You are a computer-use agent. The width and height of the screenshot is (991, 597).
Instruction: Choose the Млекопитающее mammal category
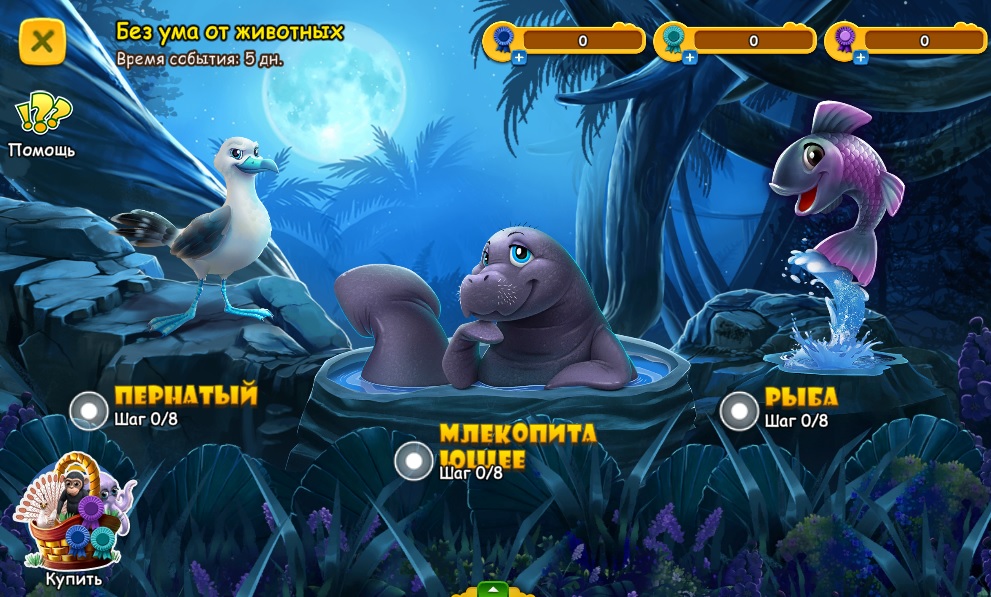pyautogui.click(x=414, y=461)
